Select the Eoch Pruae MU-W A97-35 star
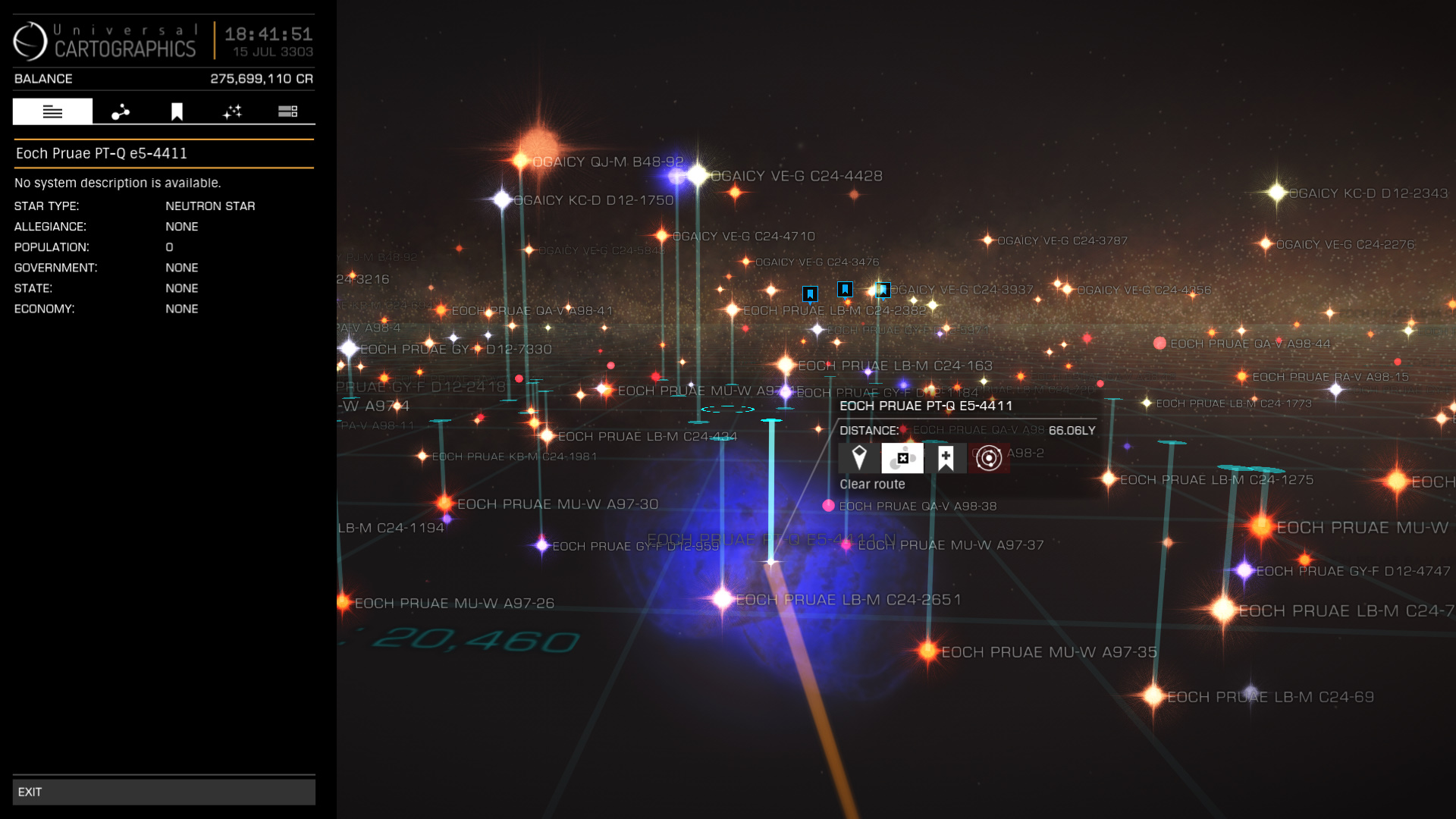1456x819 pixels. click(928, 651)
